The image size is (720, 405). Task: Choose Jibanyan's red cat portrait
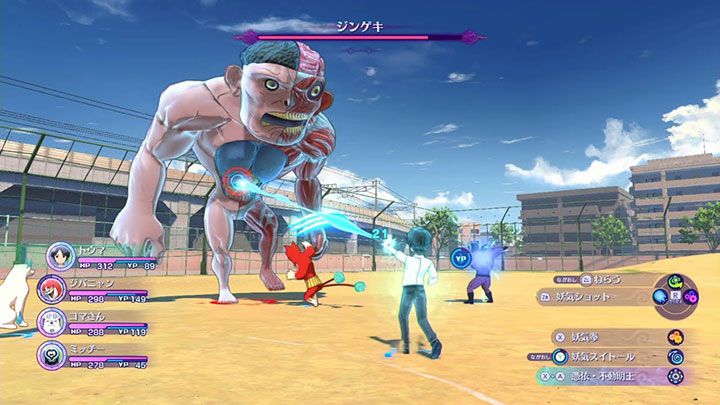[x=52, y=289]
